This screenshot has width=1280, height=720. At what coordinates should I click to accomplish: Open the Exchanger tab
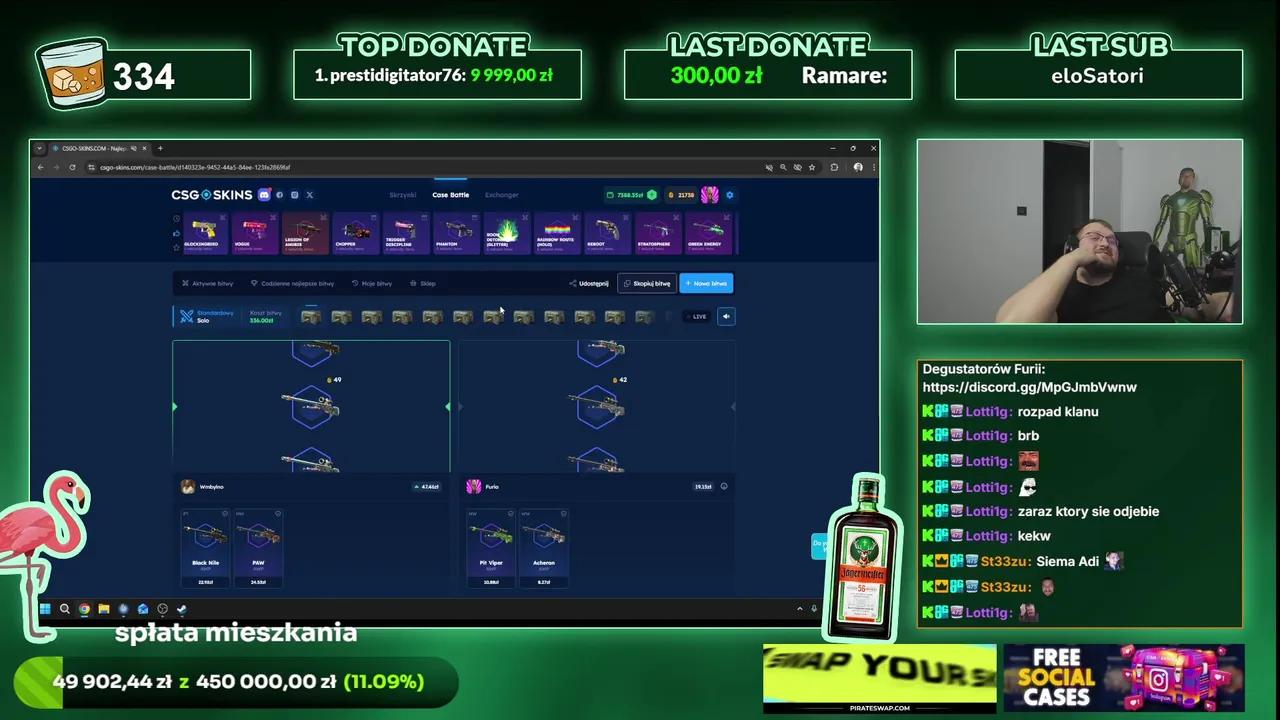click(x=501, y=195)
